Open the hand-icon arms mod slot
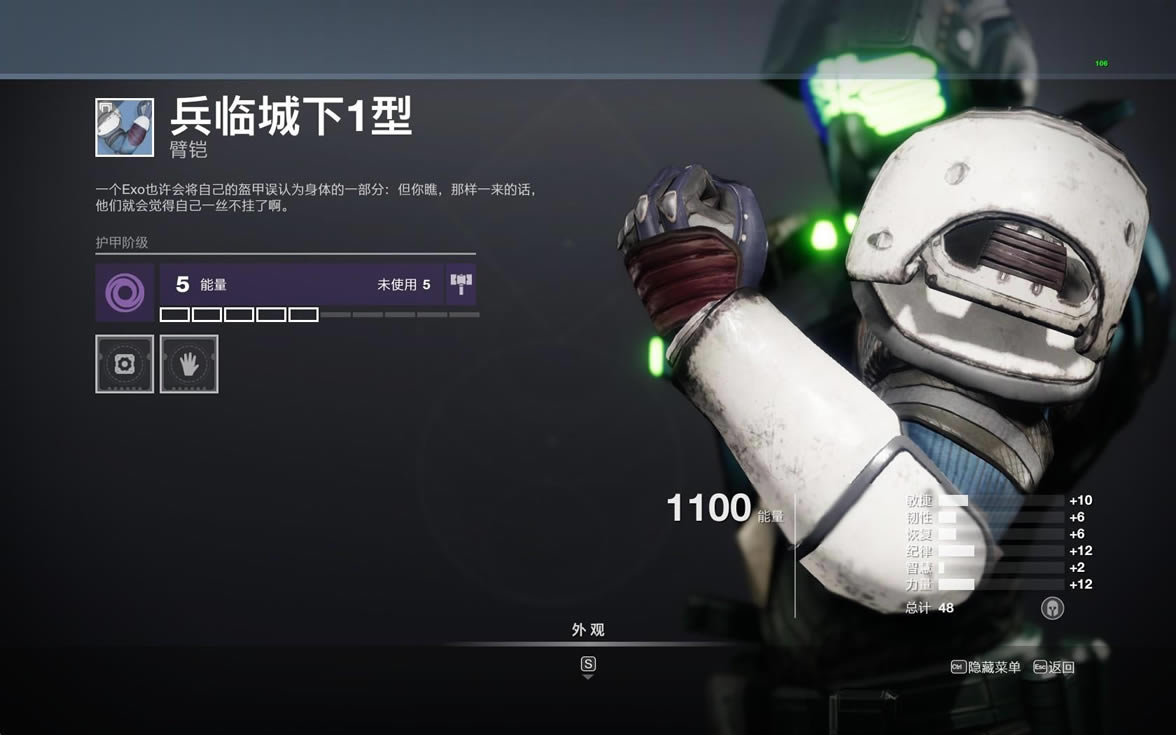Screen dimensions: 1176x735 tap(189, 364)
